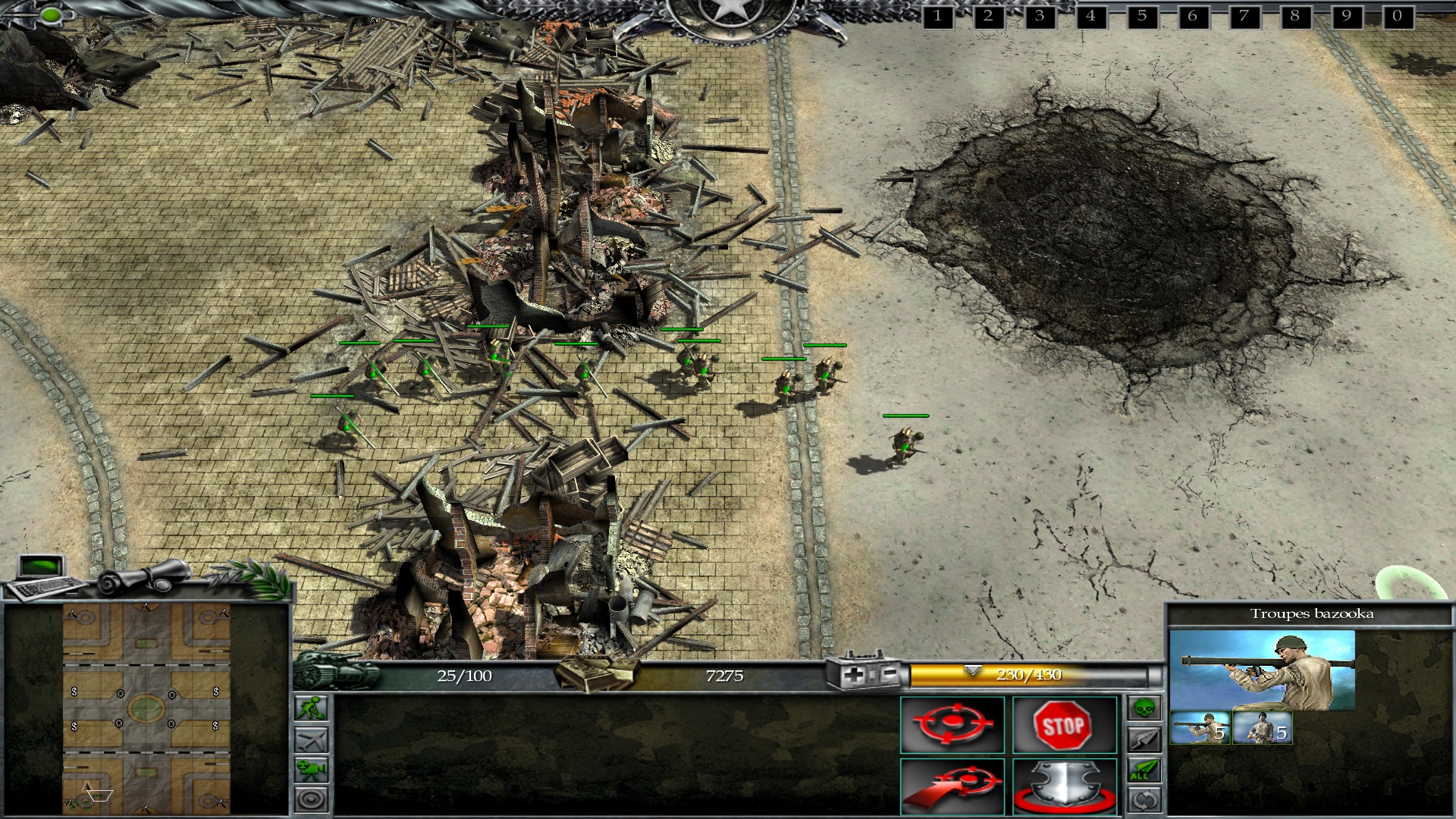
Task: Select control group number 1
Action: (937, 16)
